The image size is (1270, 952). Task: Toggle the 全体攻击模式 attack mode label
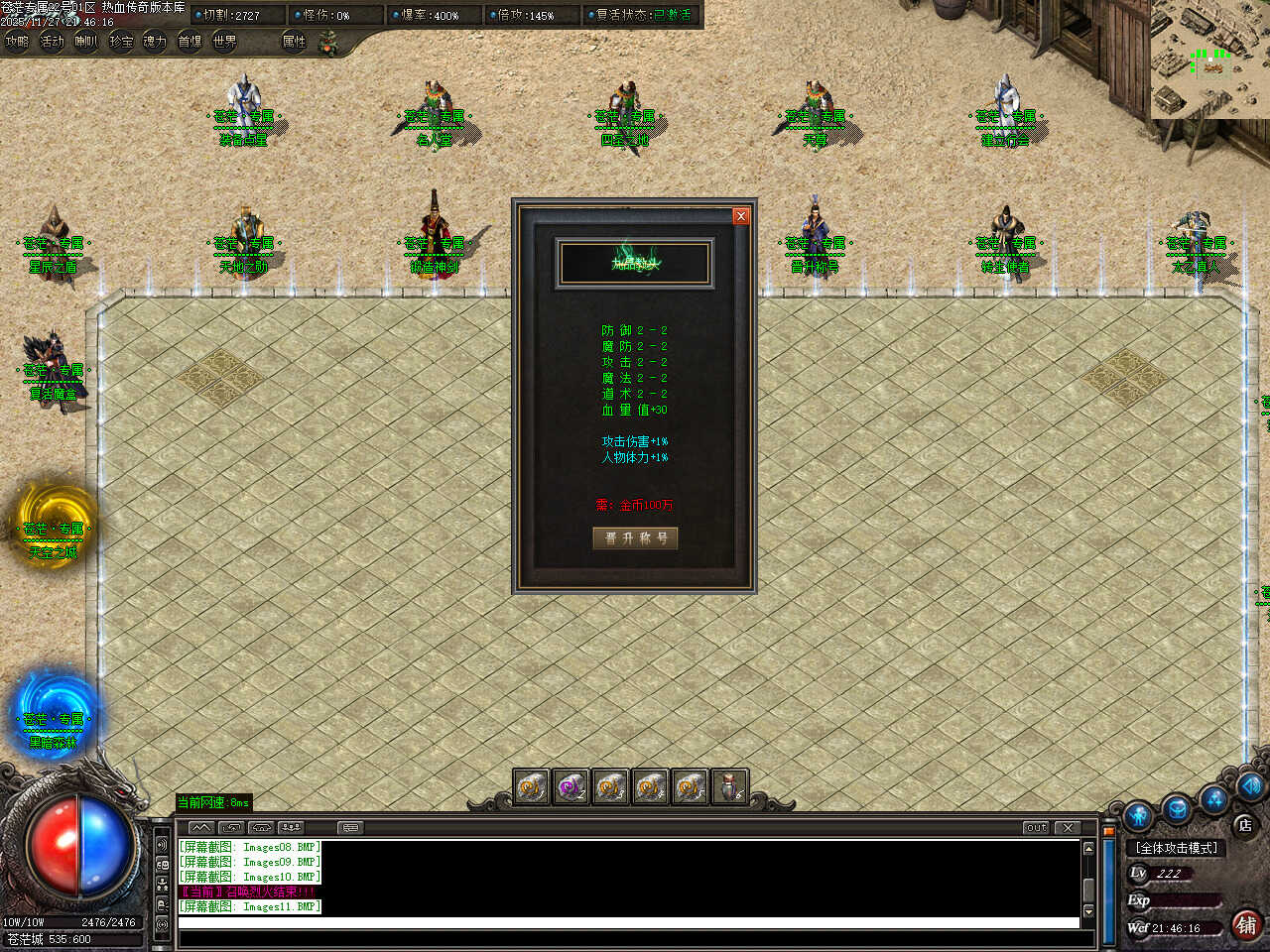[1178, 848]
